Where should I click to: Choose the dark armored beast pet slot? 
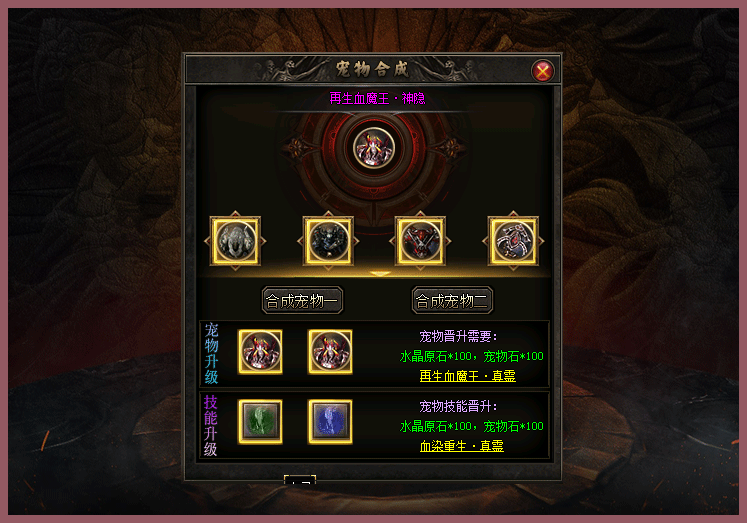[329, 241]
